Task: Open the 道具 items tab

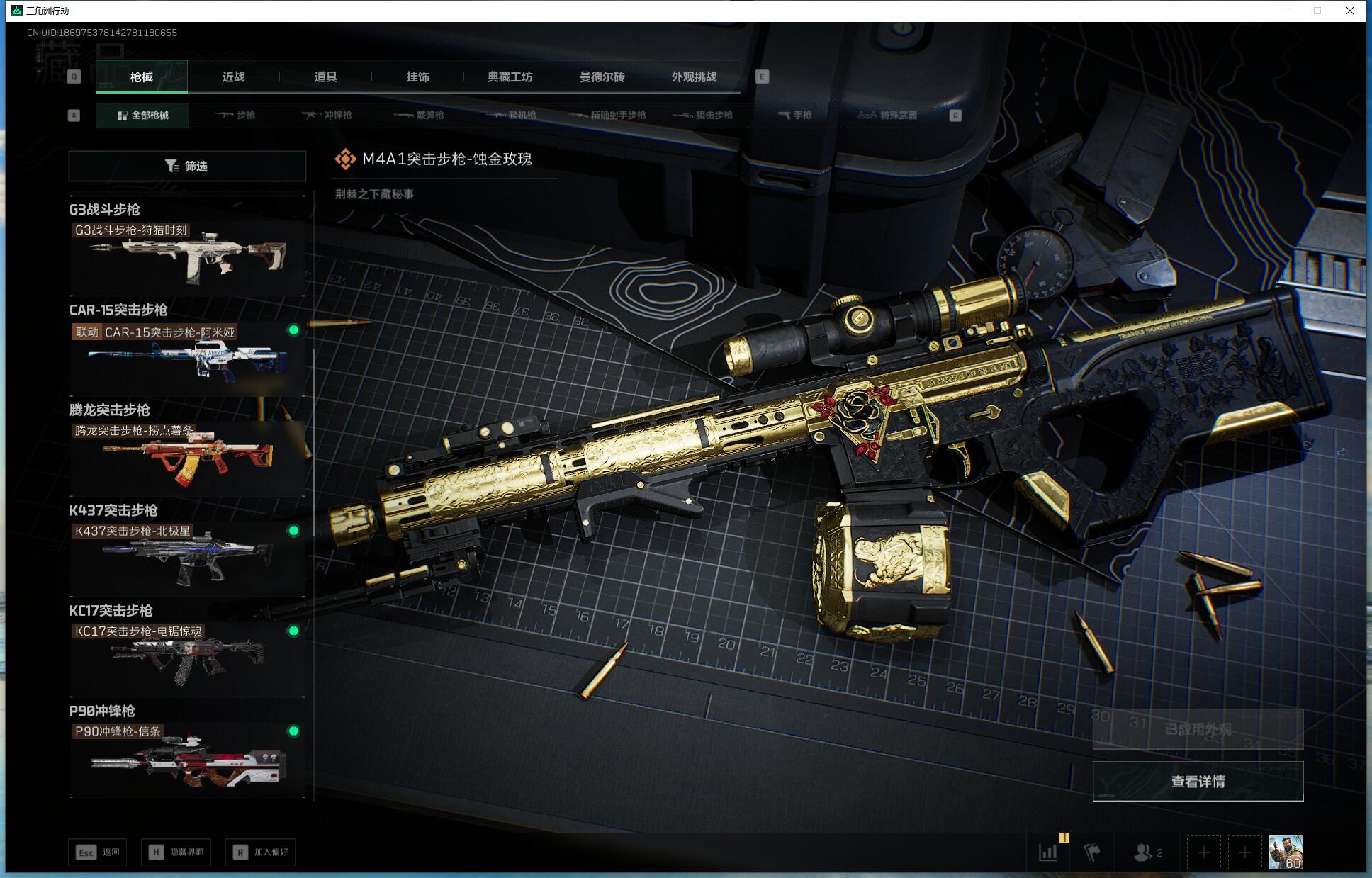Action: [x=325, y=77]
